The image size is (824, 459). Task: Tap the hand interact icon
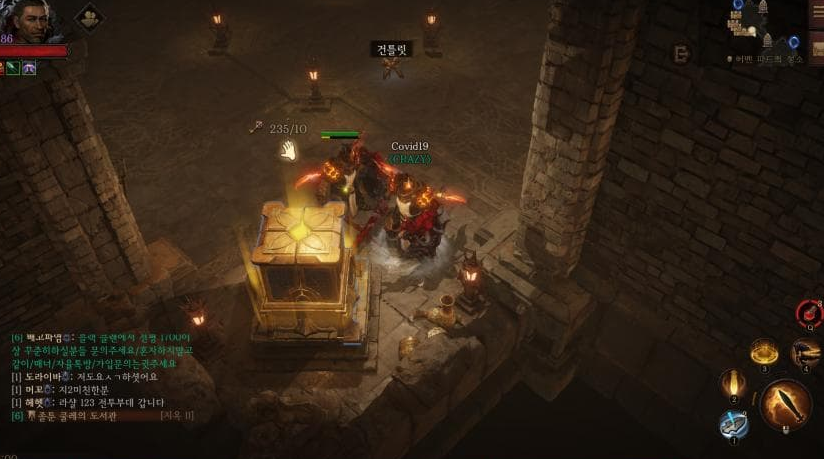288,151
